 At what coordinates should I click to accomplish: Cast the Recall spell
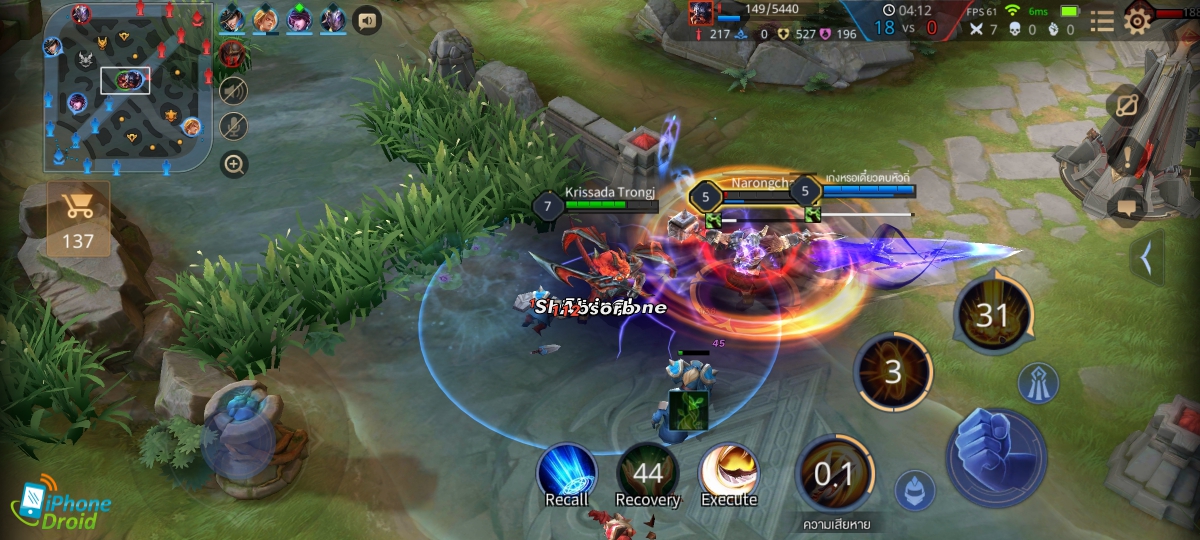pos(567,472)
